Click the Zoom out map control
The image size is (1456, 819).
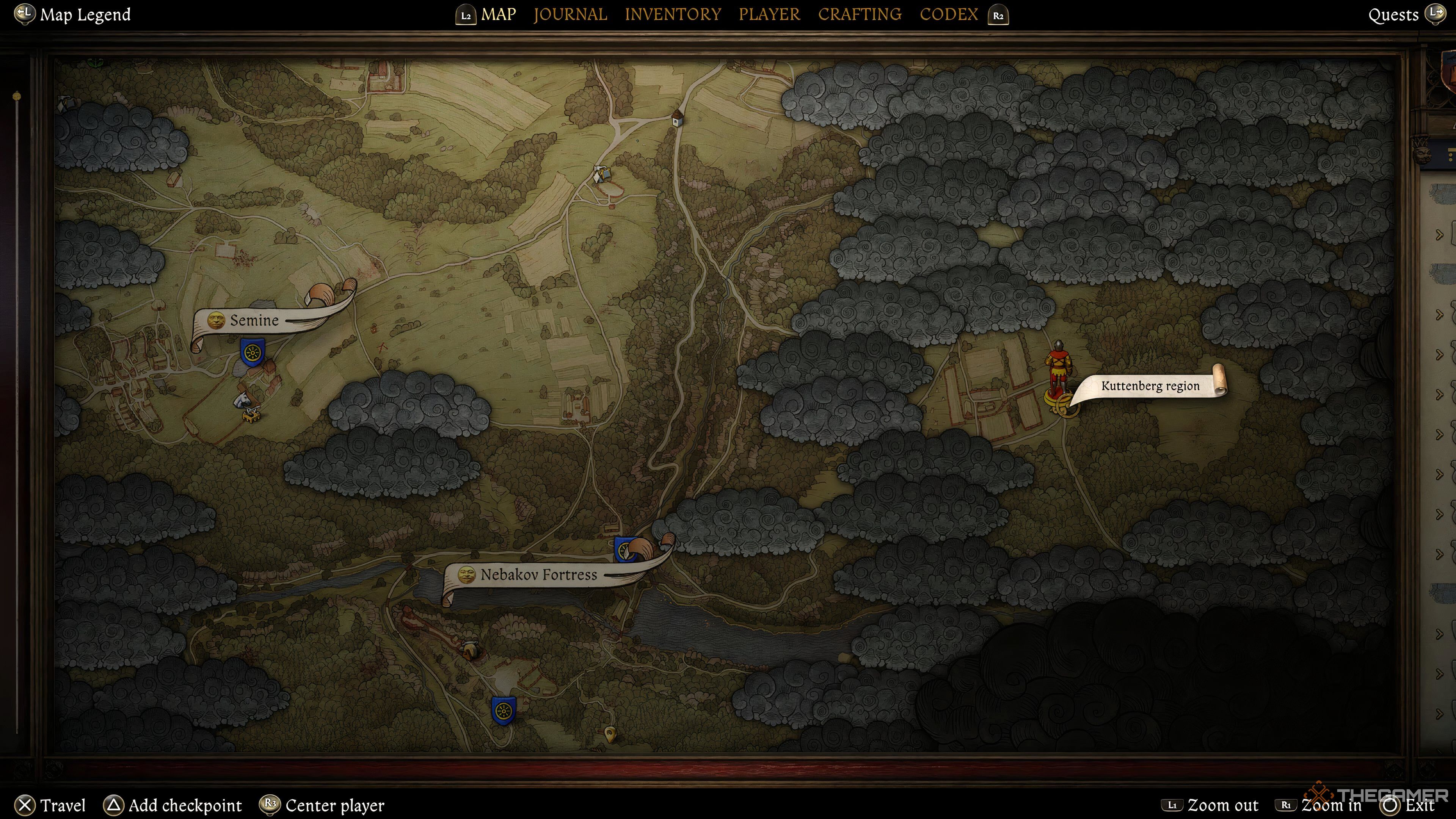[x=1222, y=805]
